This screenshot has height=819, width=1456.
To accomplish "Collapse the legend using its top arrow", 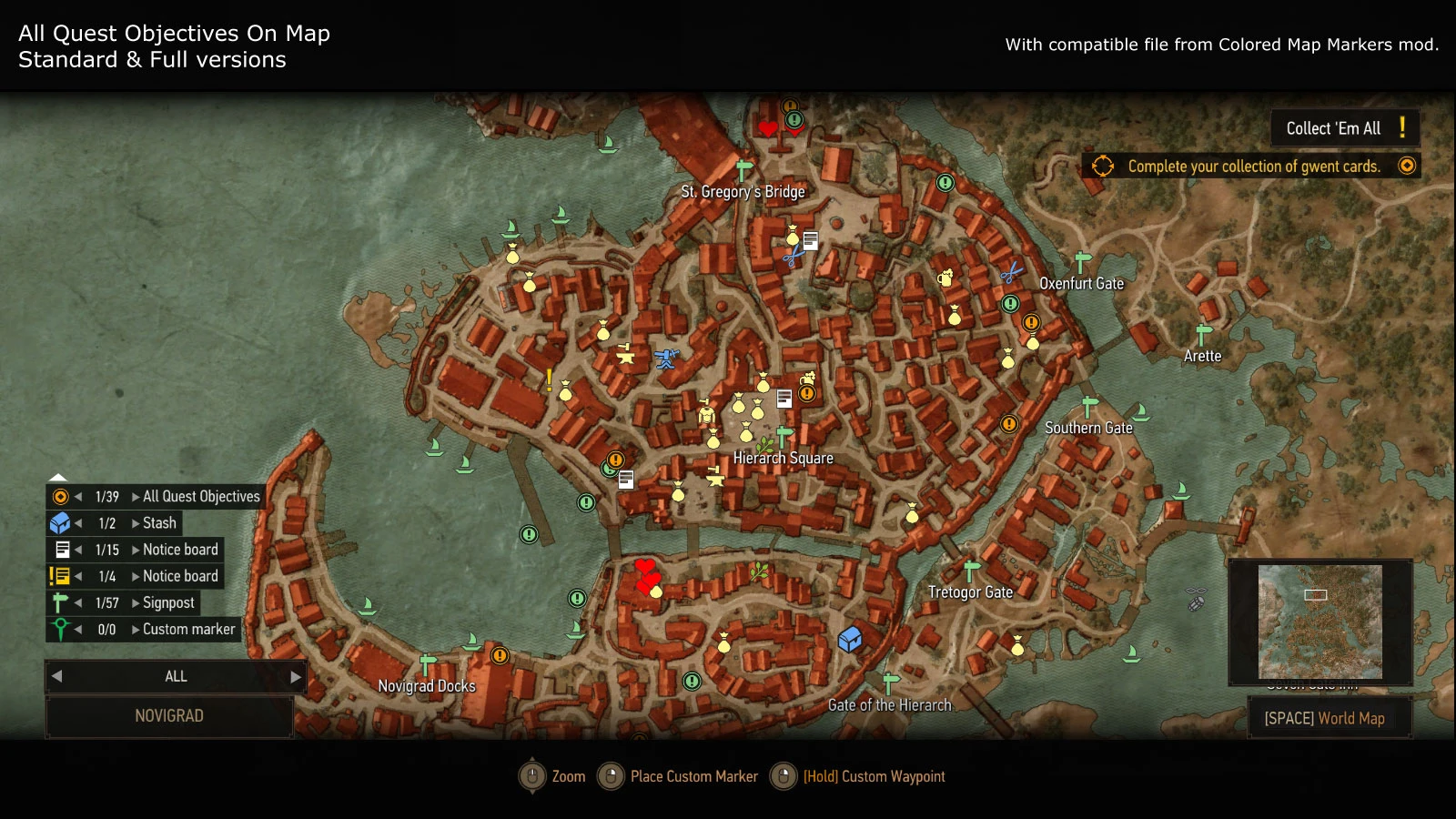I will [x=58, y=477].
